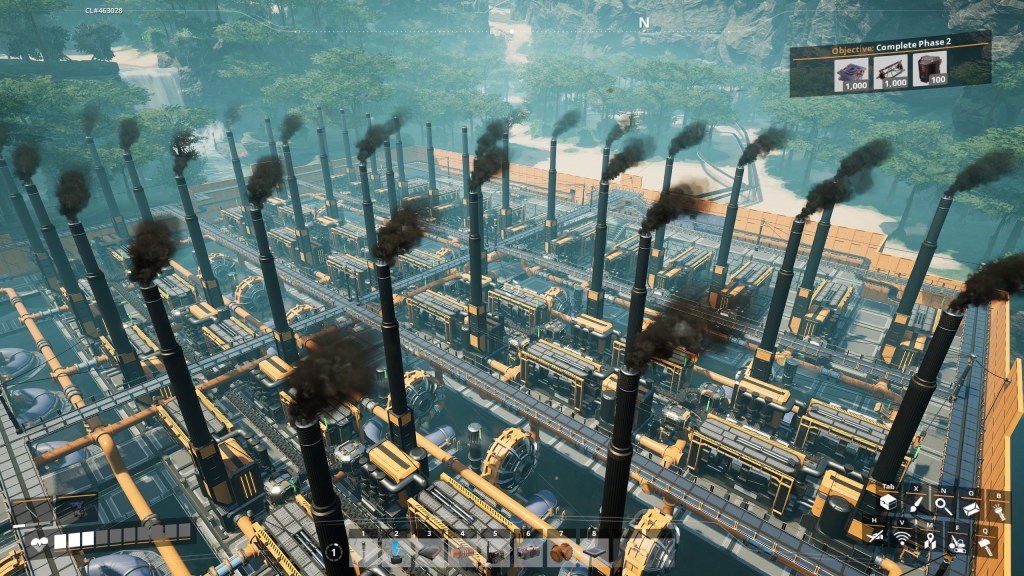The image size is (1024, 576).
Task: Open the envelope codex inbox
Action: pos(971,506)
